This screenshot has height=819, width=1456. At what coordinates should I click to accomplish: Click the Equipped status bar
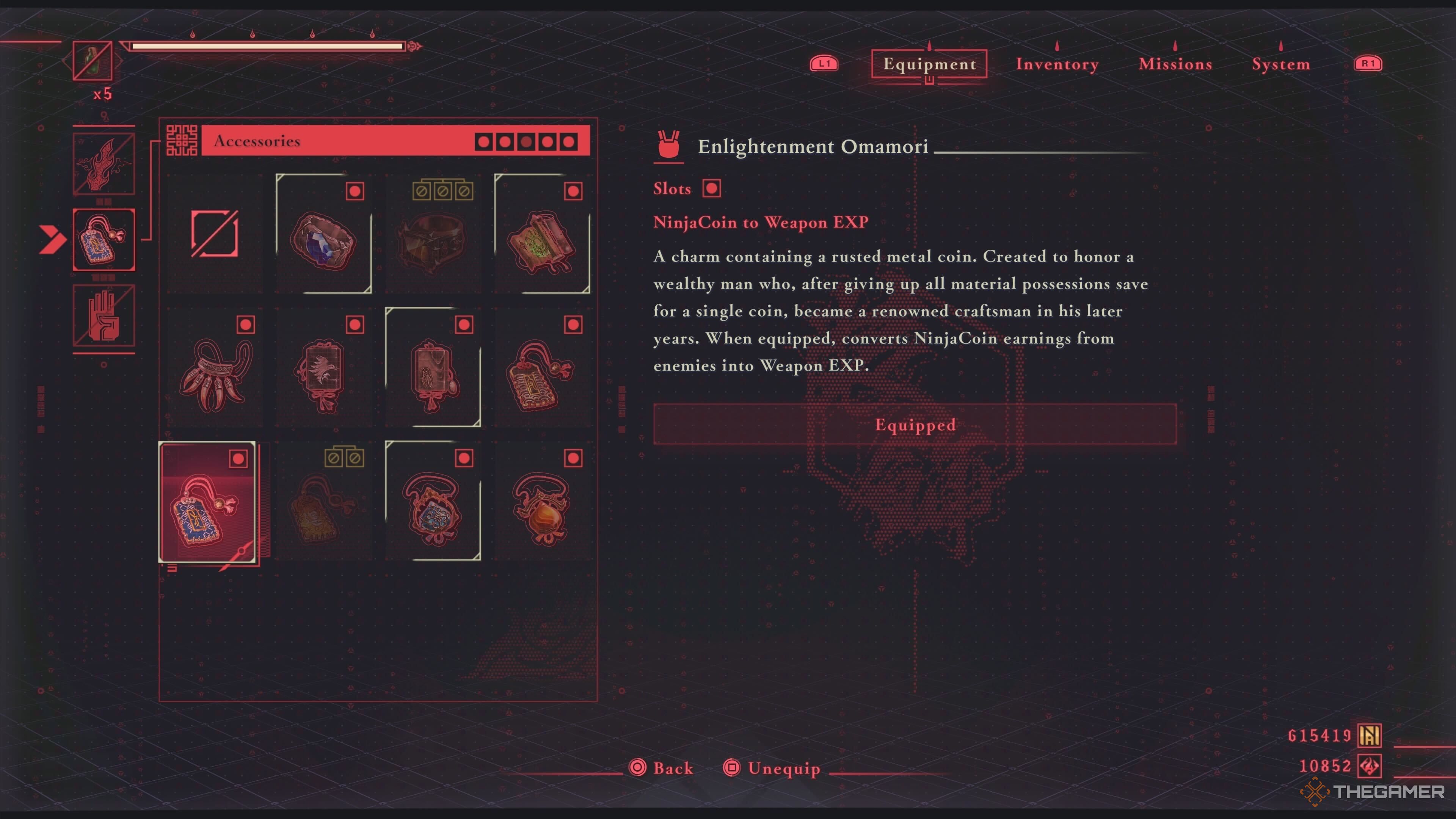coord(915,425)
